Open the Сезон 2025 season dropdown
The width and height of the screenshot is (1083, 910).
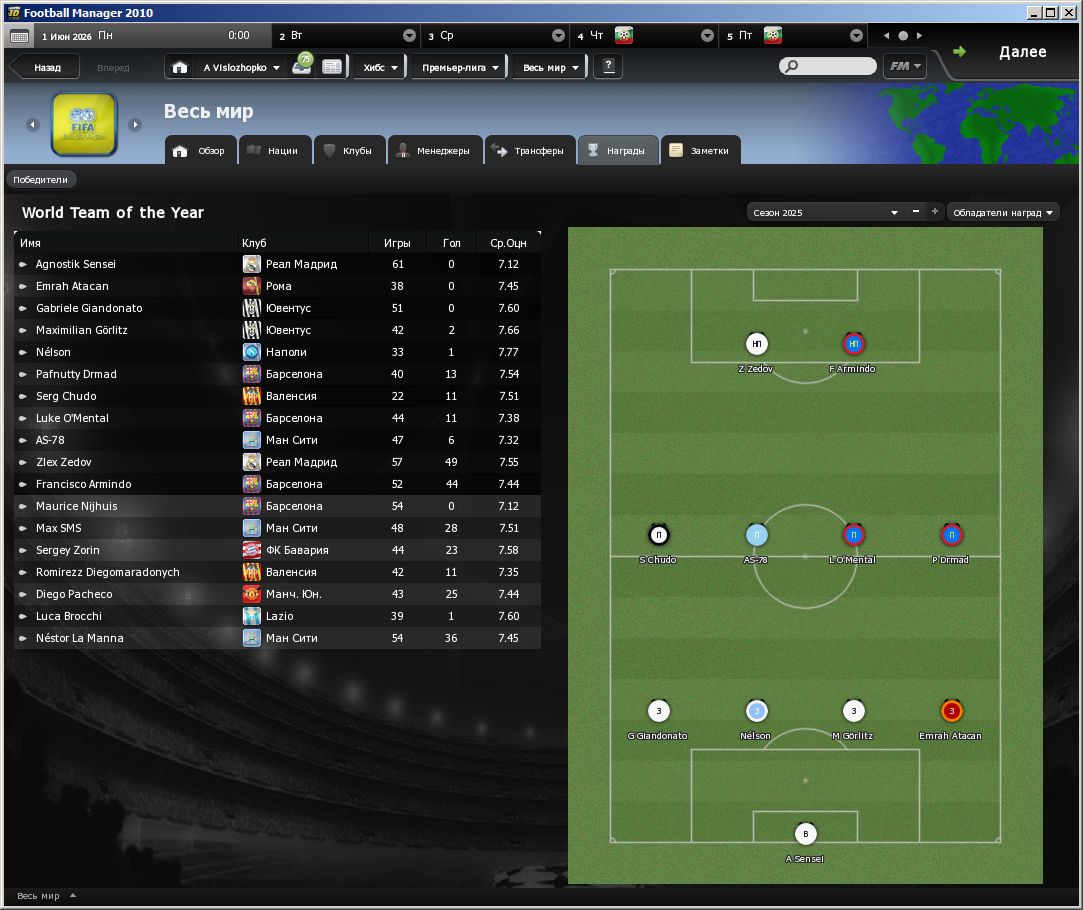825,212
